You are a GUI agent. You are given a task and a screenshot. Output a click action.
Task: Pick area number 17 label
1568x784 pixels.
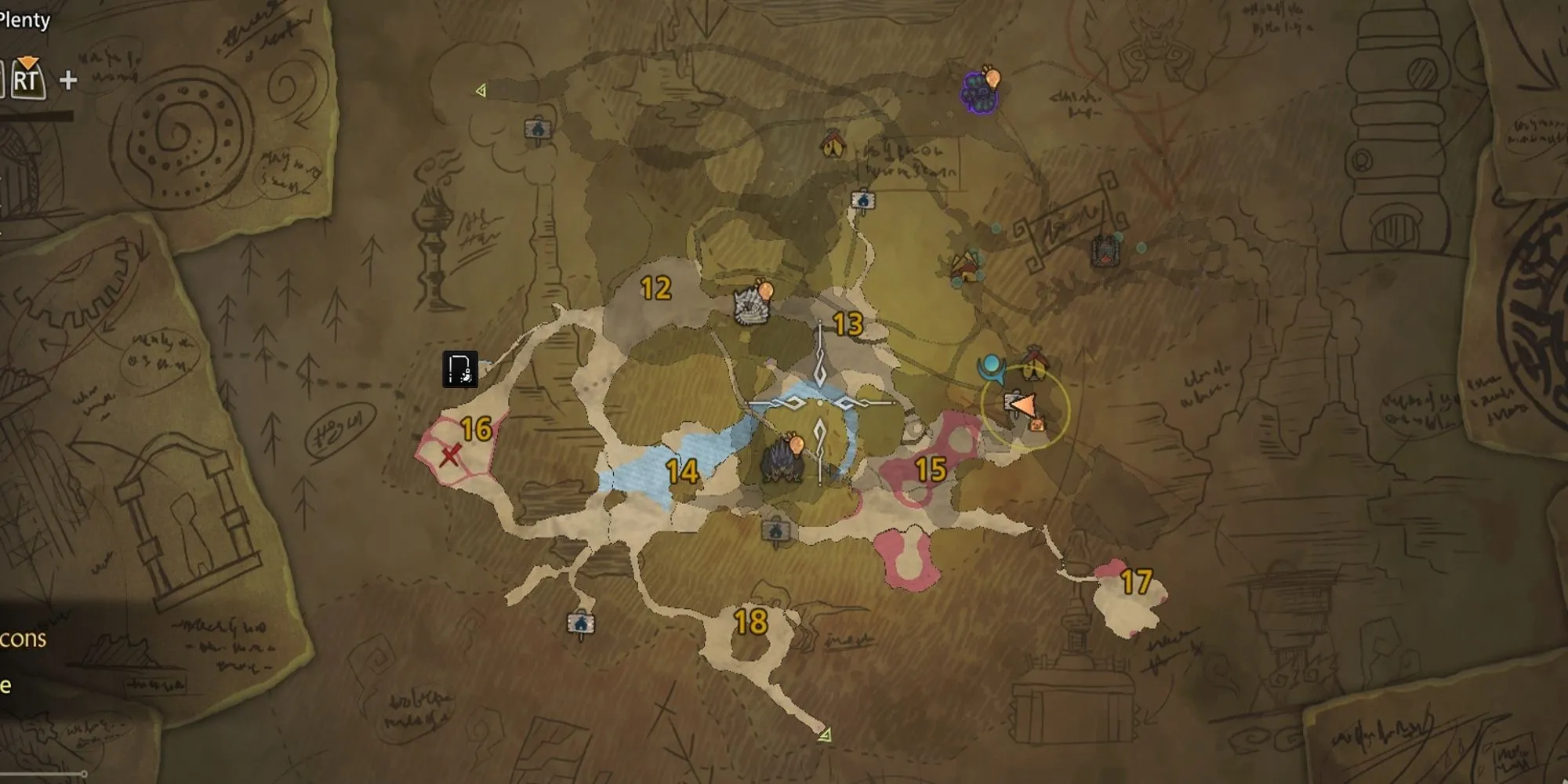point(1136,582)
